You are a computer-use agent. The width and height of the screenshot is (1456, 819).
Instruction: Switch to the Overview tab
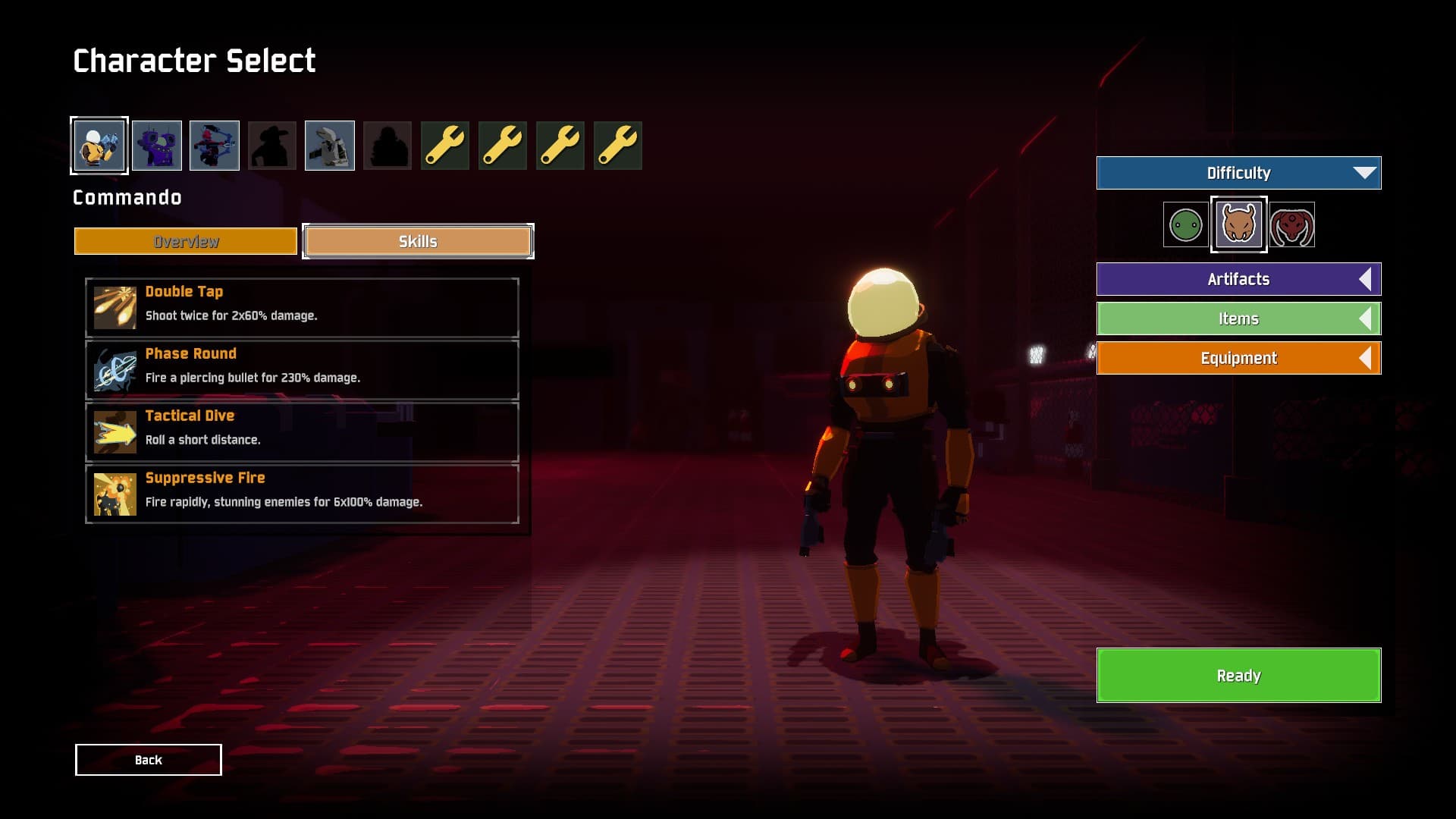(x=184, y=241)
